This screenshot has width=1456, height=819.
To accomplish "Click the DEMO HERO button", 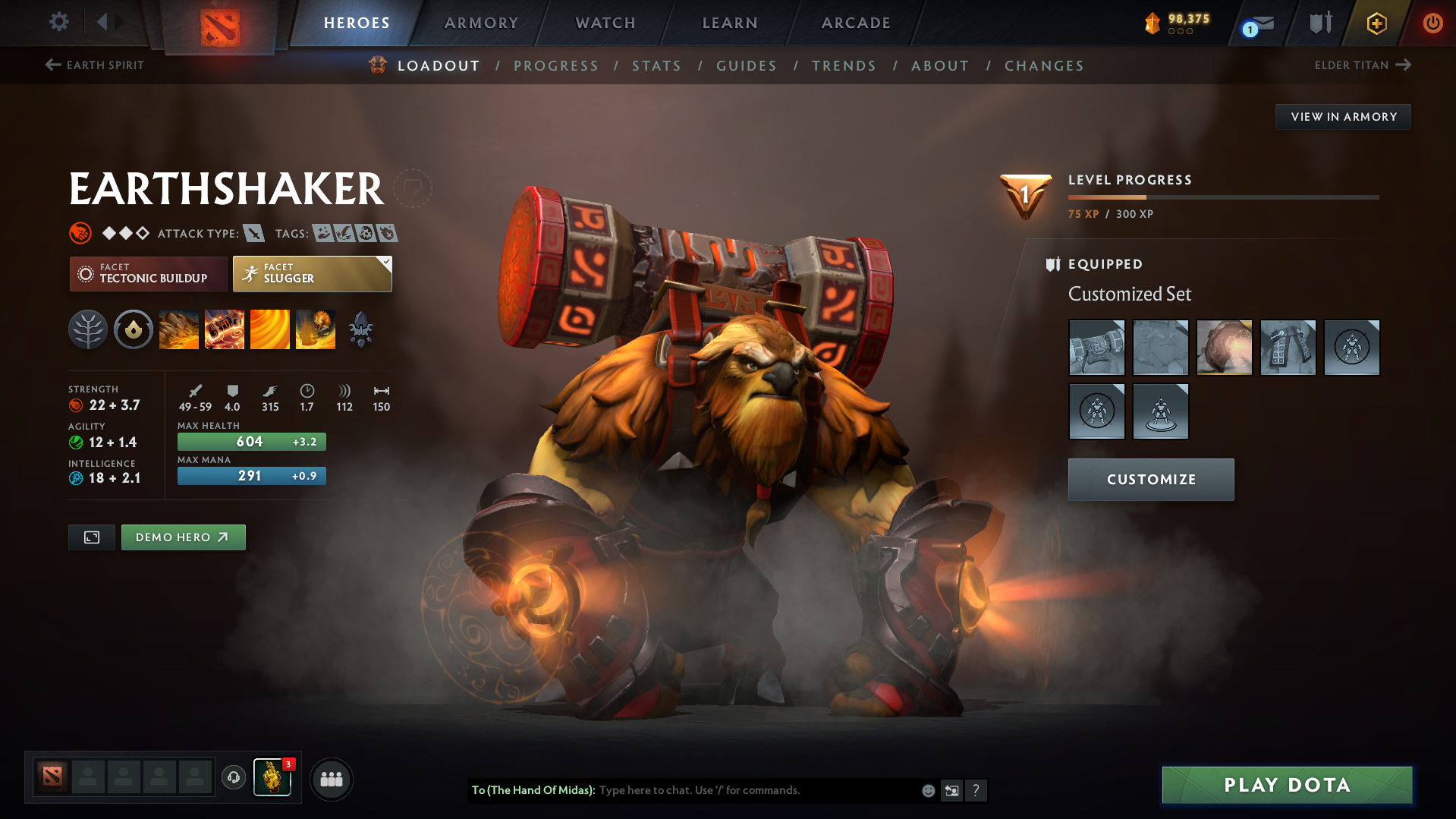I will point(183,537).
